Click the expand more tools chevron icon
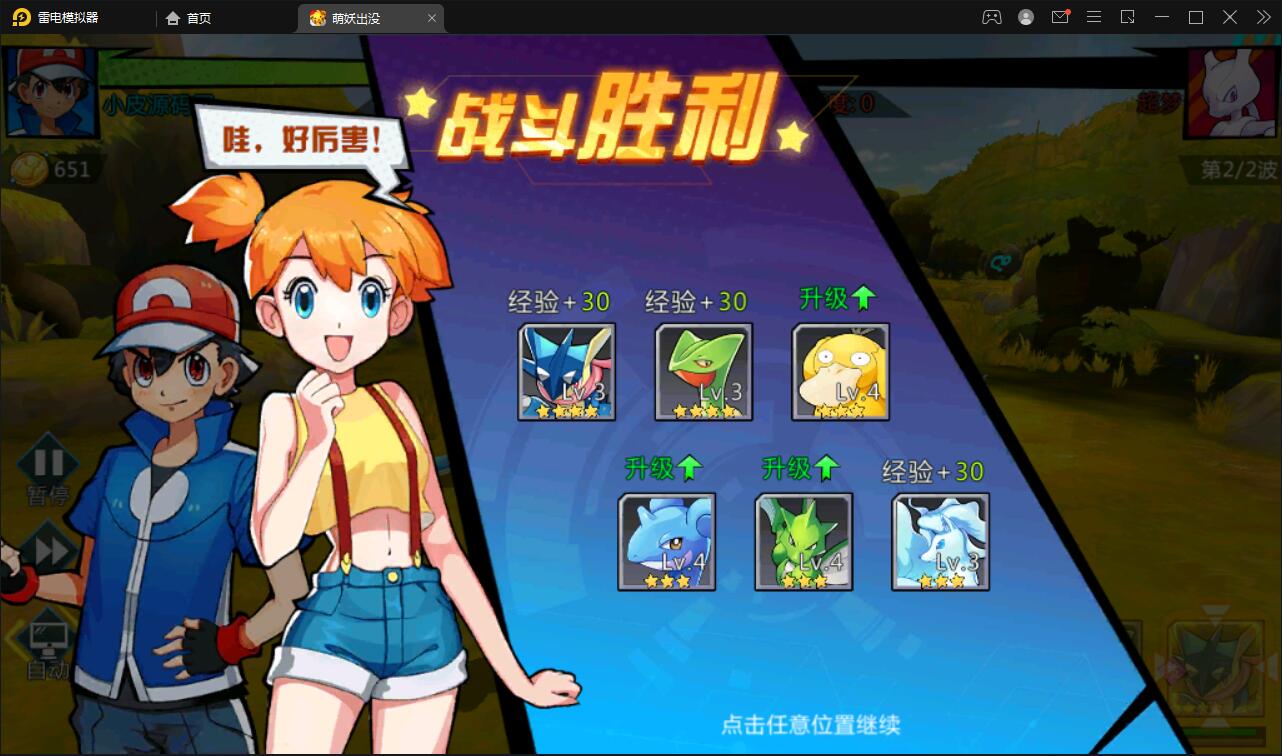 click(1262, 17)
